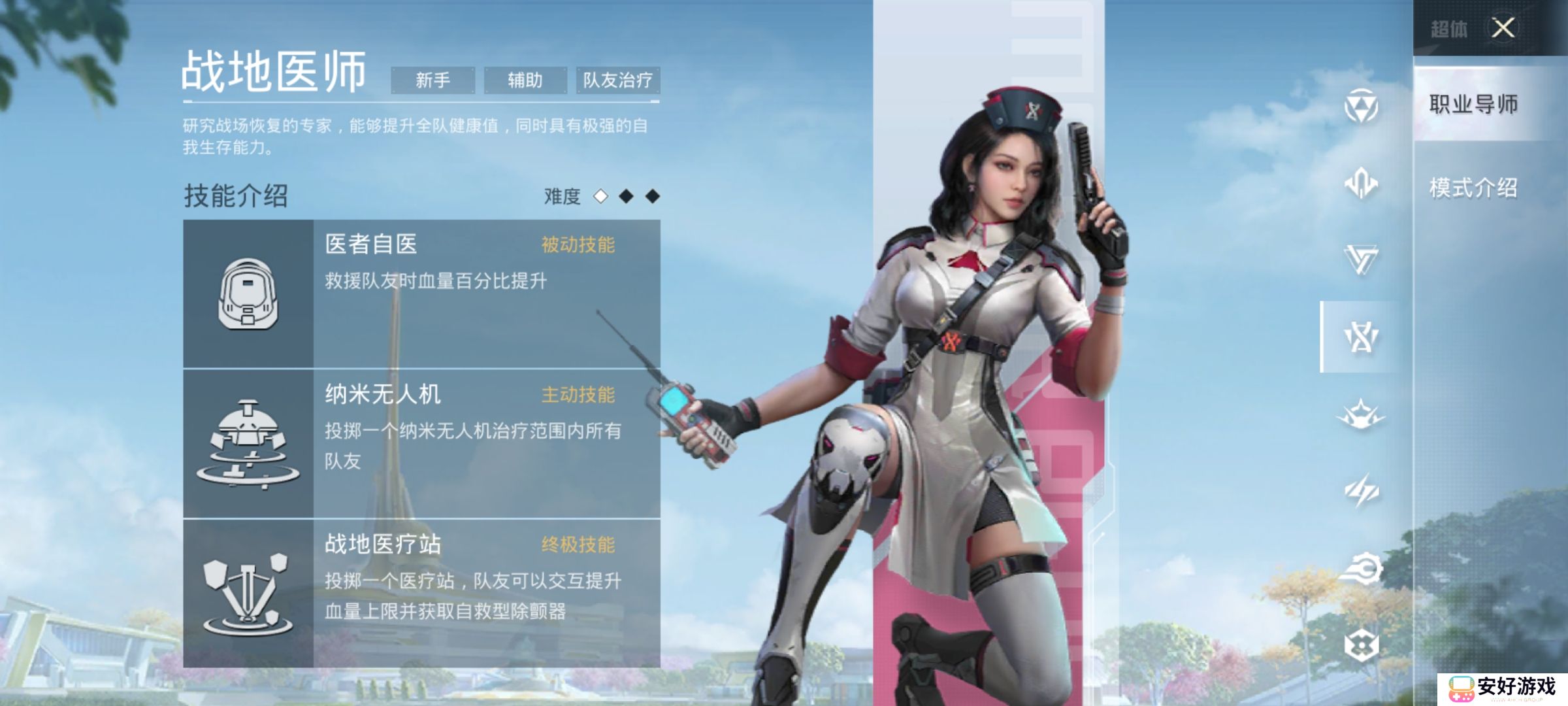This screenshot has height=706, width=1568.
Task: Click the 战地医疗站 ultimate skill icon
Action: coord(248,592)
